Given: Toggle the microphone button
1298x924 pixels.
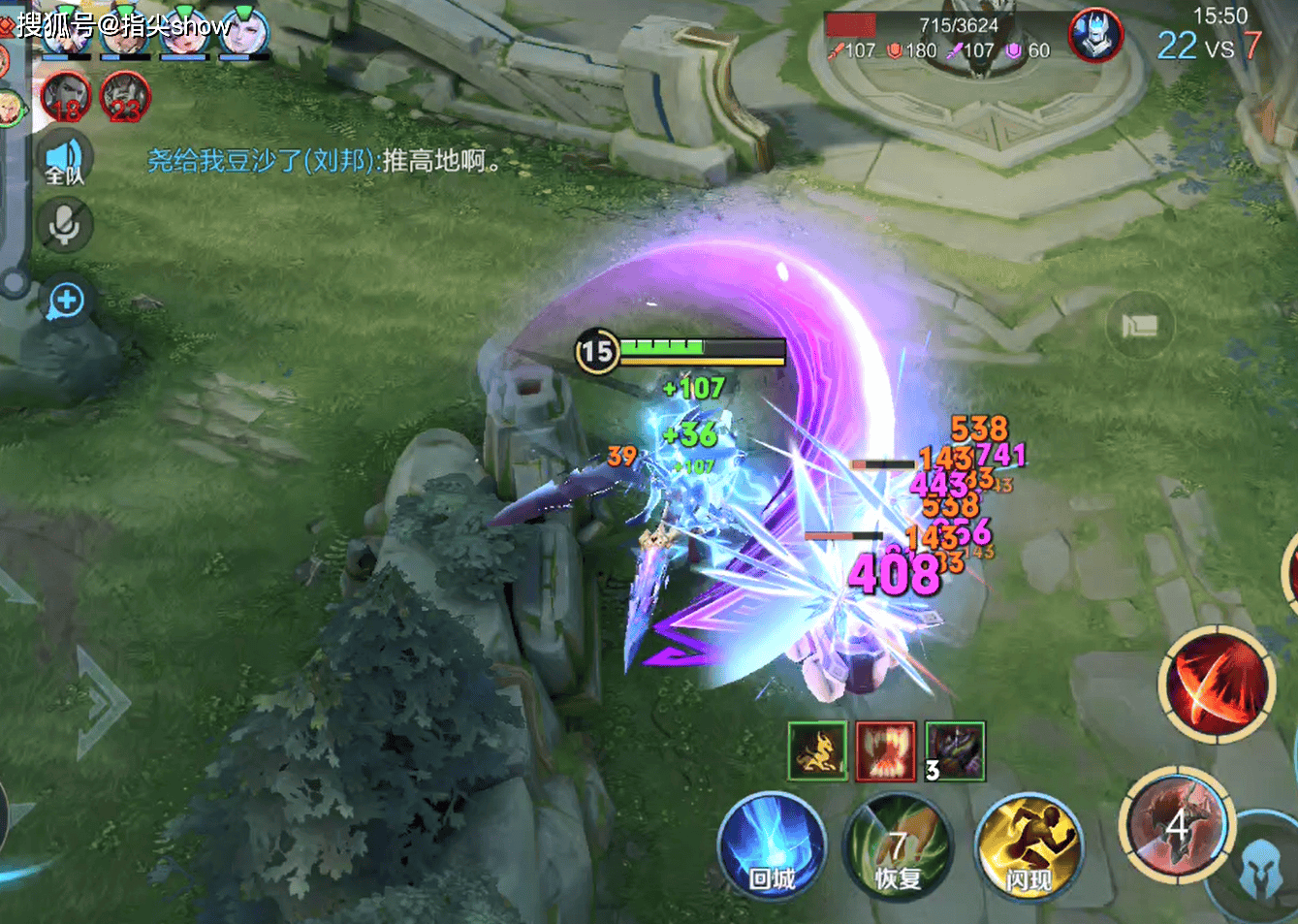Looking at the screenshot, I should click(65, 226).
